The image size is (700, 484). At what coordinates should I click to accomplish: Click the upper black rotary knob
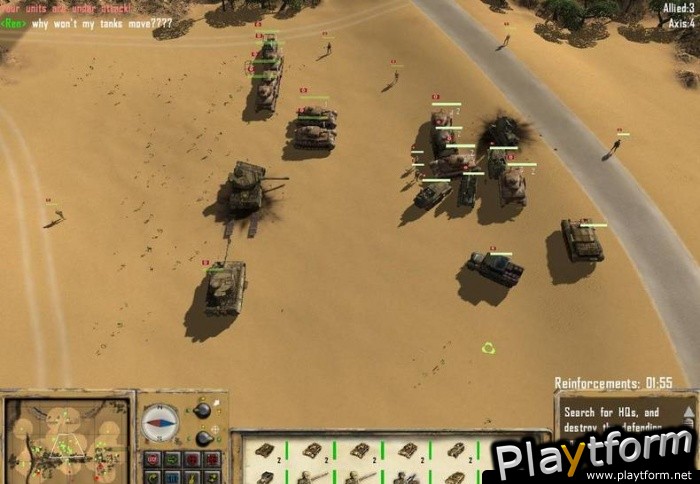point(203,410)
